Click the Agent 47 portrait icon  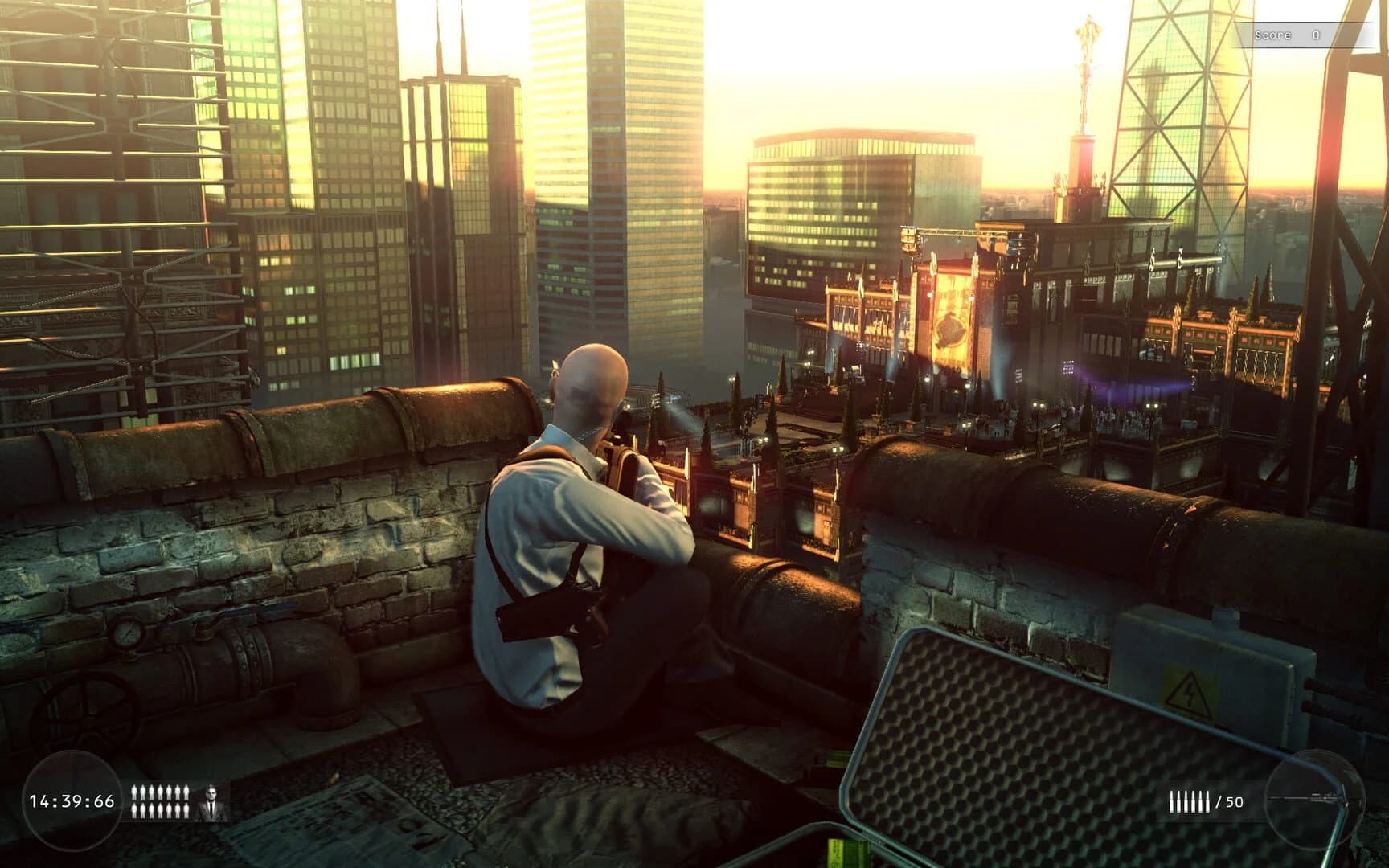tap(211, 801)
